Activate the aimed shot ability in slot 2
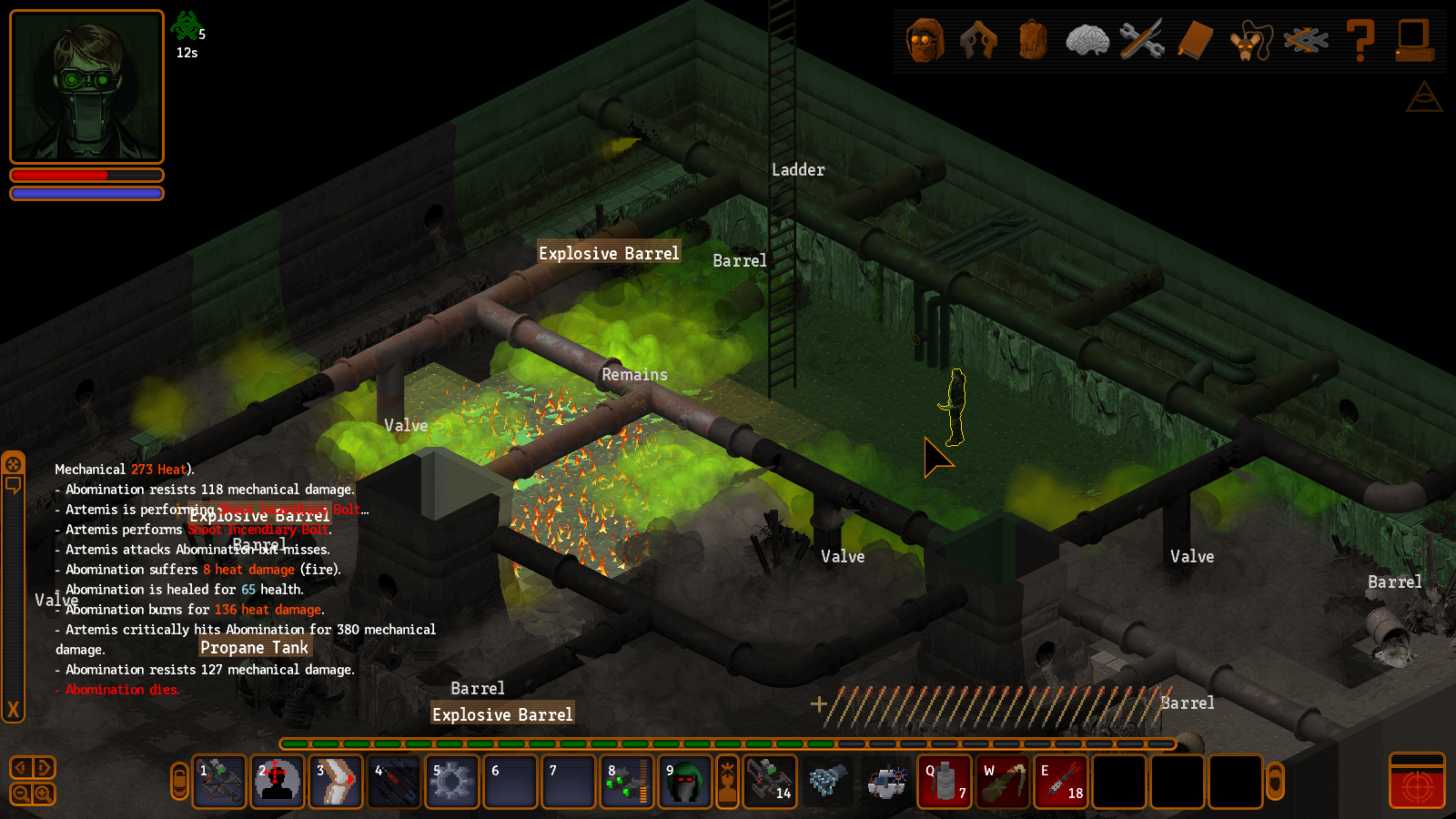 pos(278,782)
